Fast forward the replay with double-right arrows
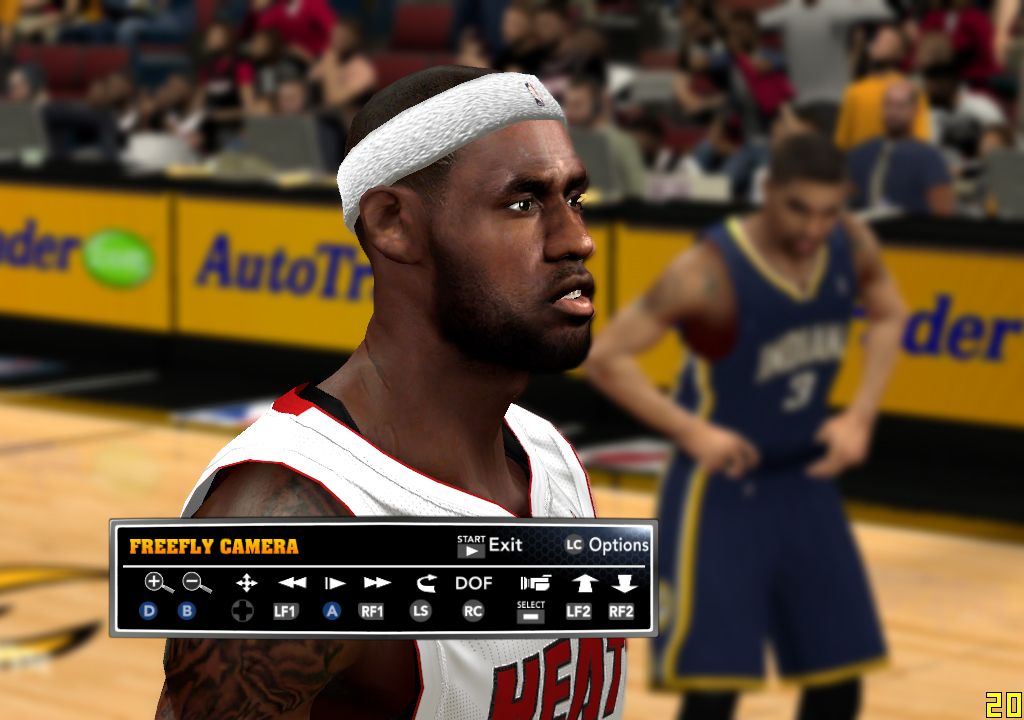Viewport: 1024px width, 720px height. tap(376, 582)
